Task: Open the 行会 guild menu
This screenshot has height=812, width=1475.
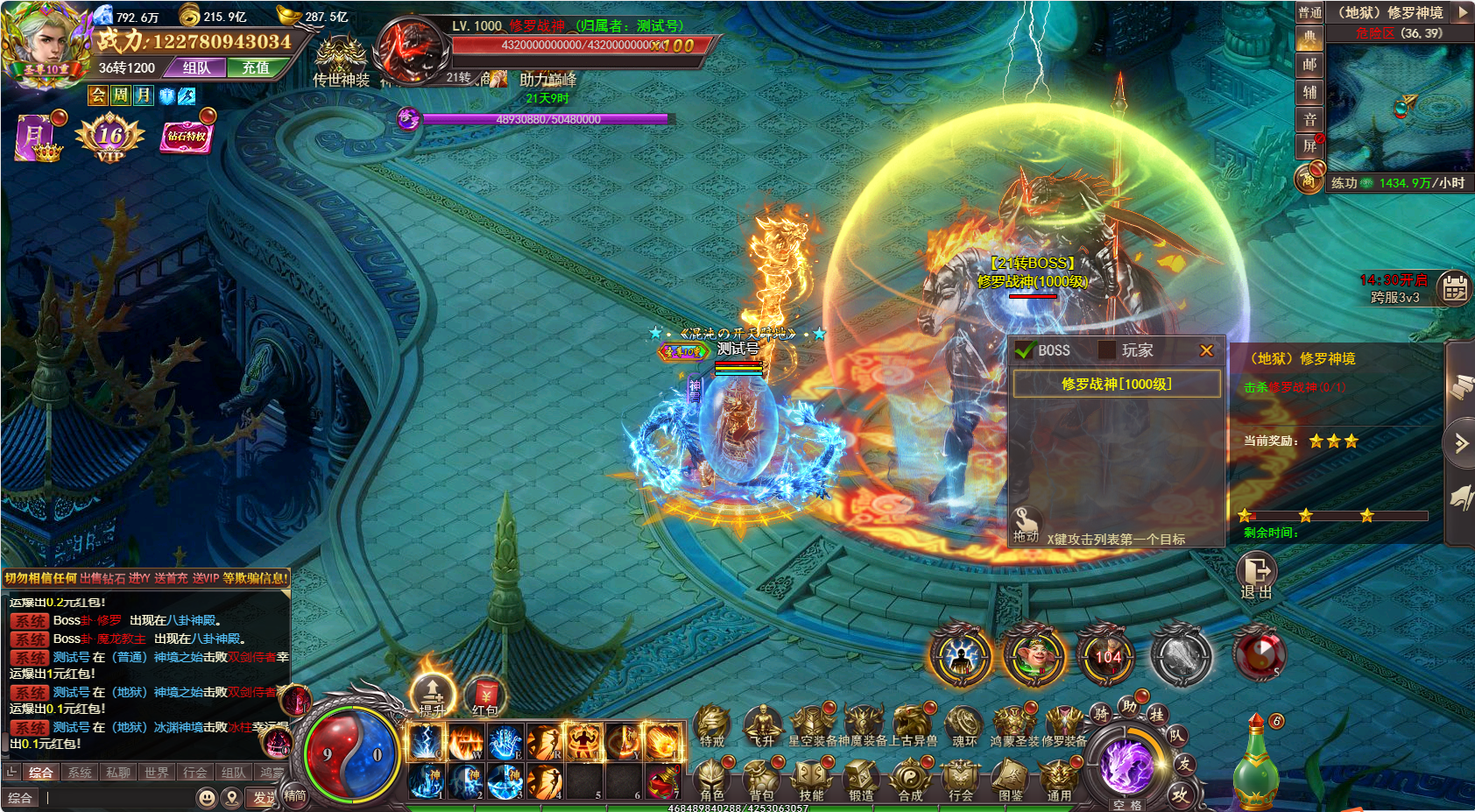Action: point(961,779)
